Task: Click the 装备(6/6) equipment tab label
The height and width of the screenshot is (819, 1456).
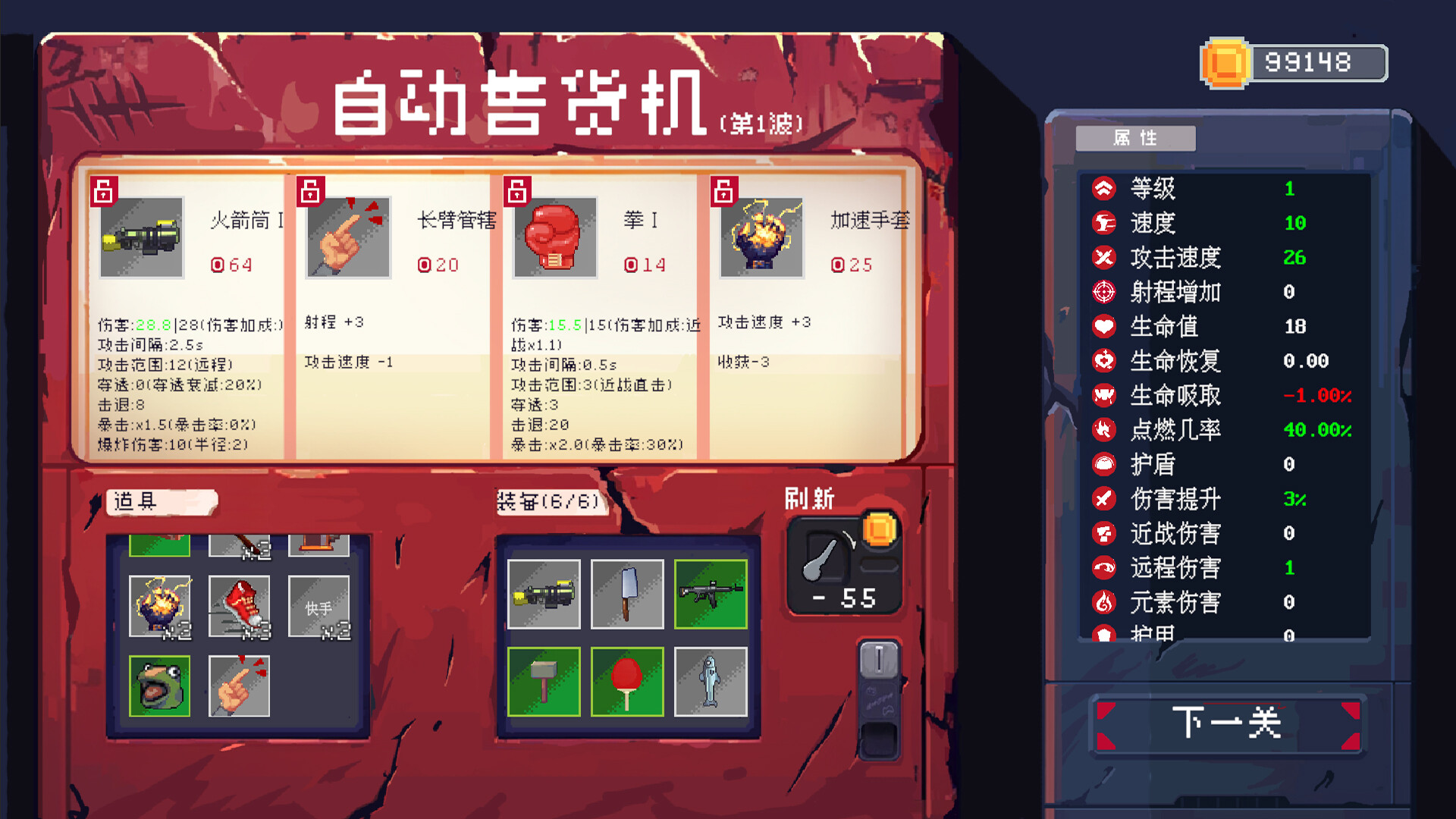Action: (x=553, y=501)
